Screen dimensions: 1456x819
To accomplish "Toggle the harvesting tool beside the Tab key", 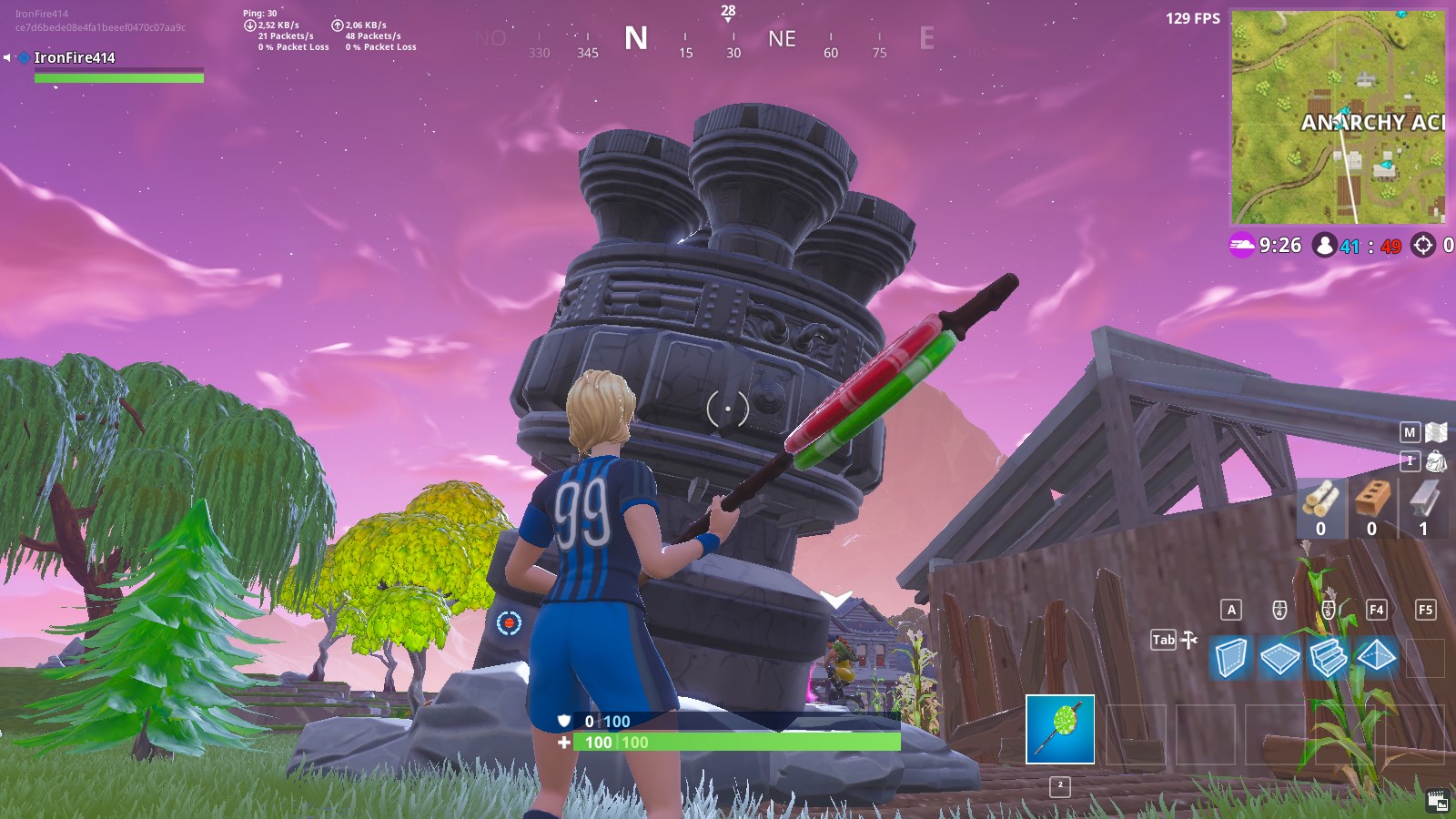I will point(1188,641).
